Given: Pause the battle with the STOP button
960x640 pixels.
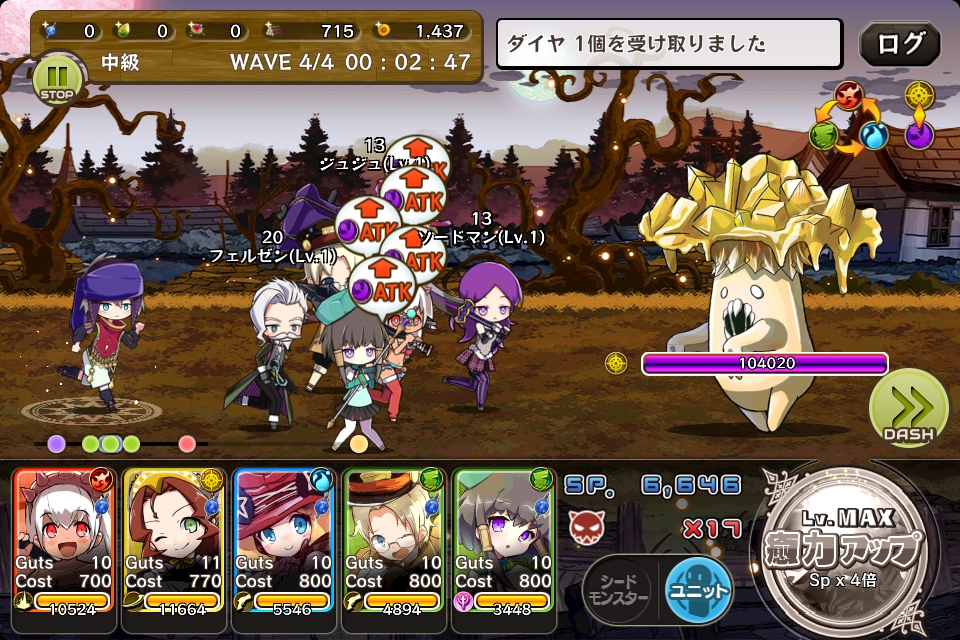Looking at the screenshot, I should pyautogui.click(x=55, y=79).
